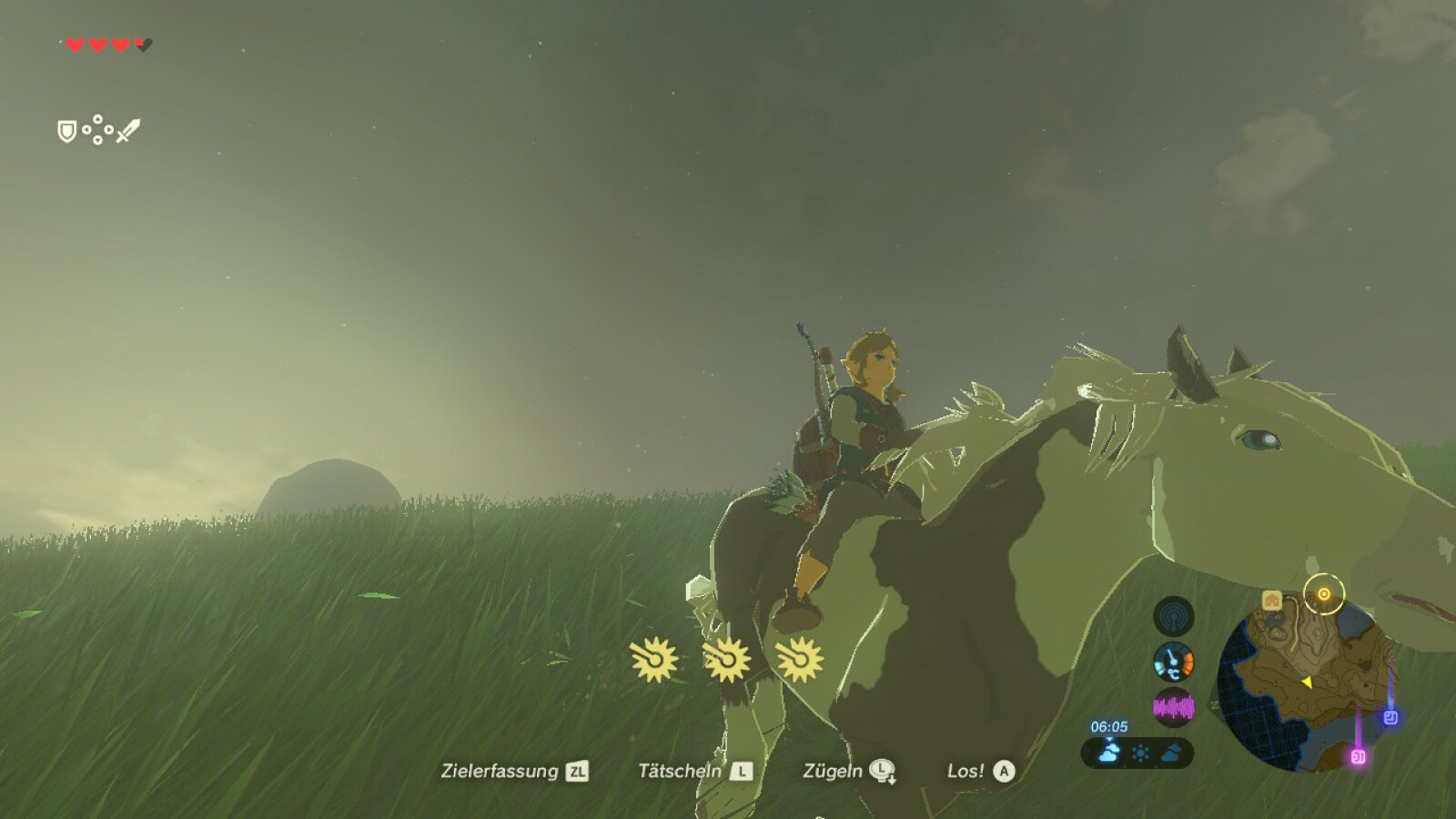1456x819 pixels.
Task: Toggle the third spur stamina icon
Action: click(x=799, y=660)
